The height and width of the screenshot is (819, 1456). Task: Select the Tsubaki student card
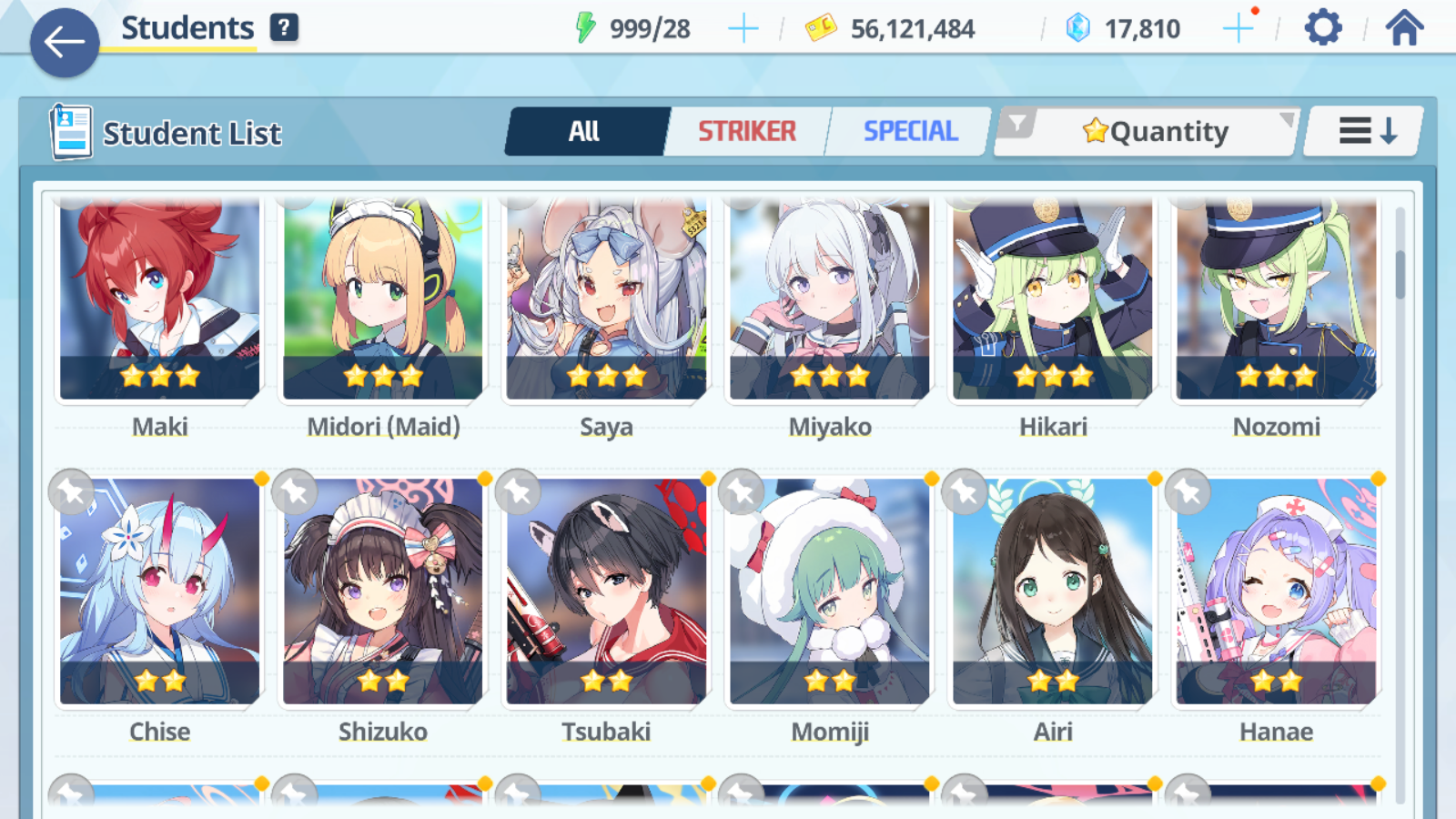pyautogui.click(x=606, y=591)
